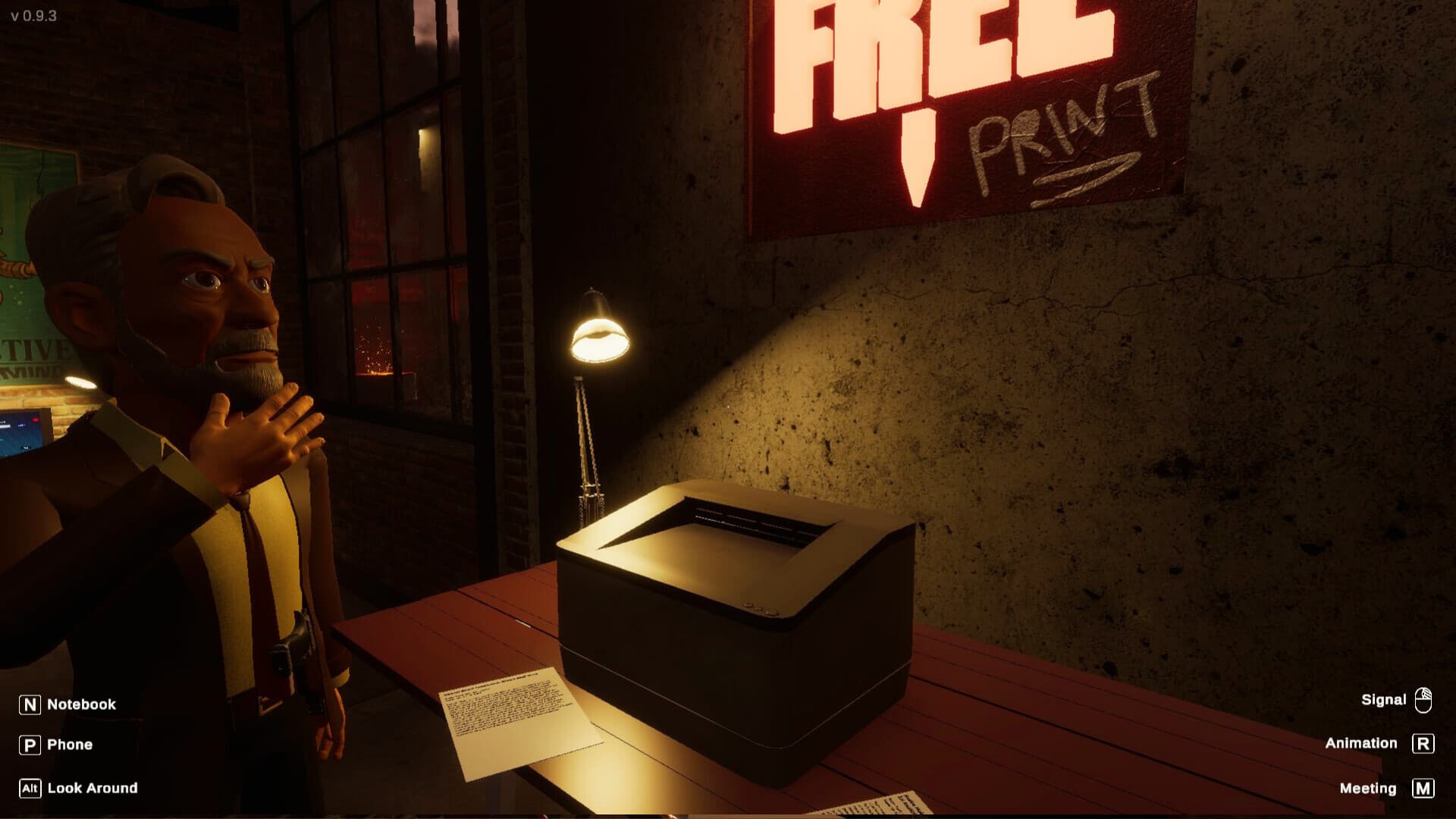Viewport: 1456px width, 819px height.
Task: Trigger an Animation
Action: 1362,743
